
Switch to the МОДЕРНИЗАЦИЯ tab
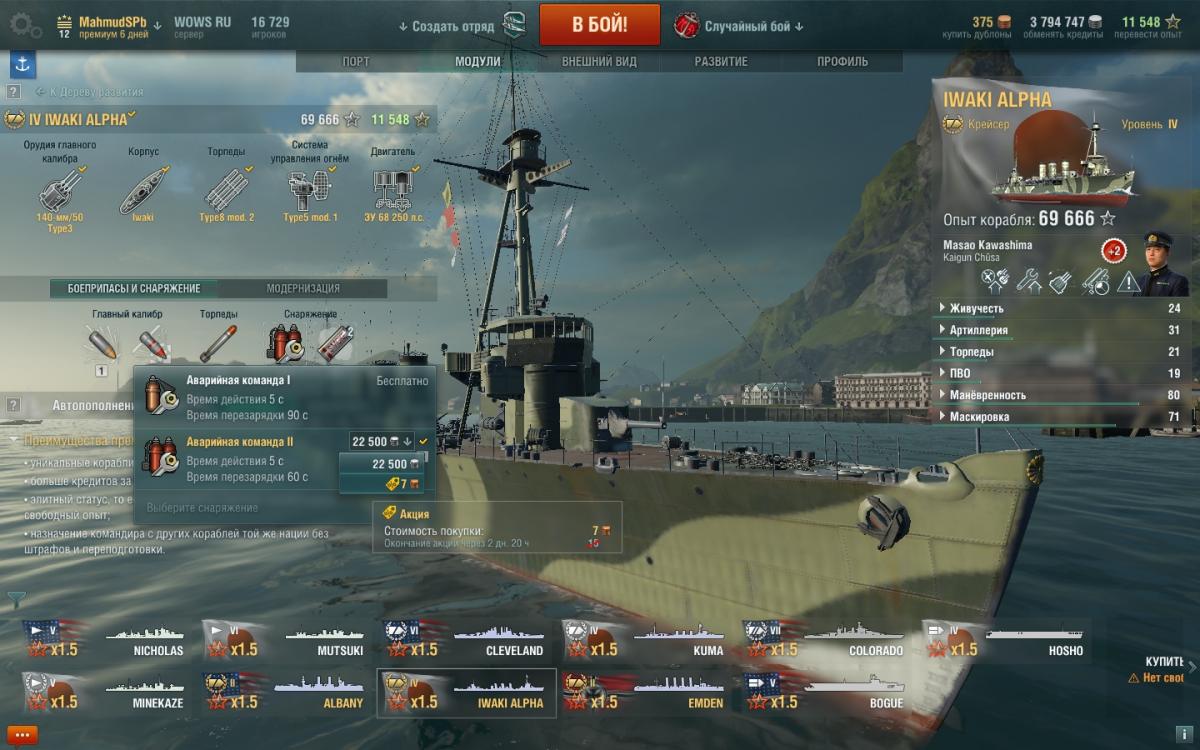[x=303, y=288]
